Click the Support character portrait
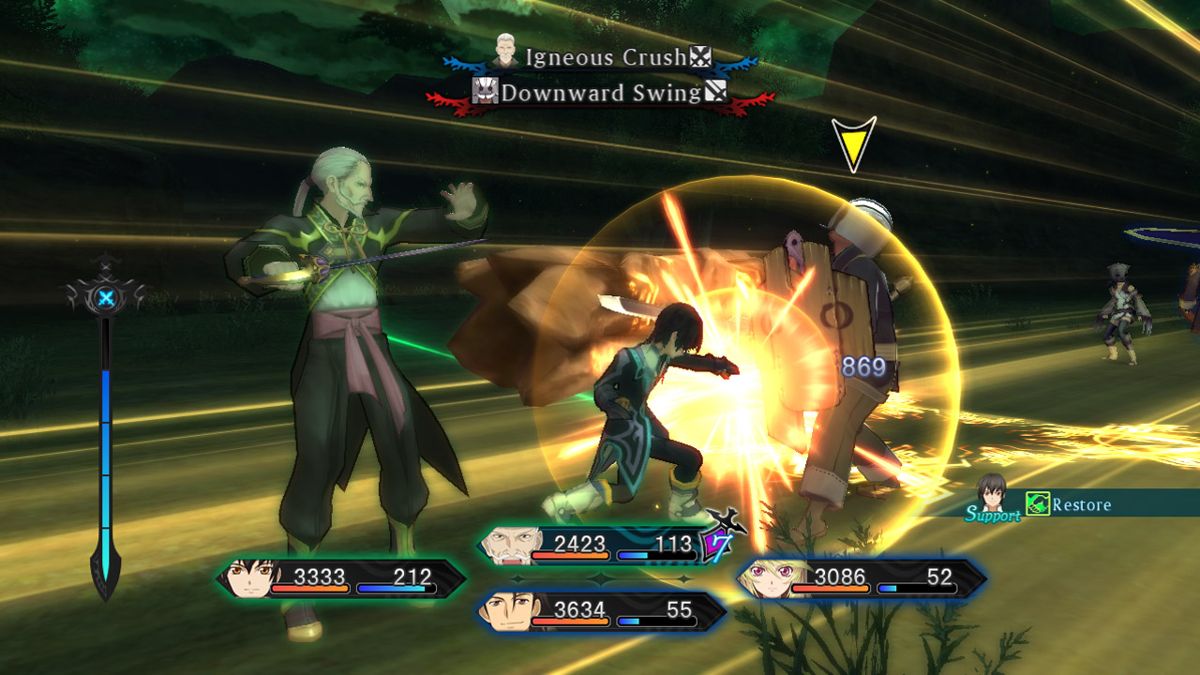Viewport: 1200px width, 675px height. point(991,492)
